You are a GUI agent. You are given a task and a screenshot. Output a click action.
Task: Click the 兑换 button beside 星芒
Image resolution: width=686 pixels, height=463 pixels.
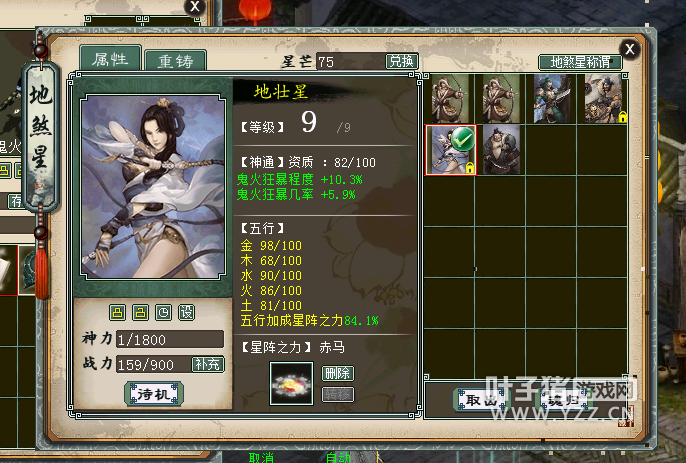pyautogui.click(x=400, y=62)
